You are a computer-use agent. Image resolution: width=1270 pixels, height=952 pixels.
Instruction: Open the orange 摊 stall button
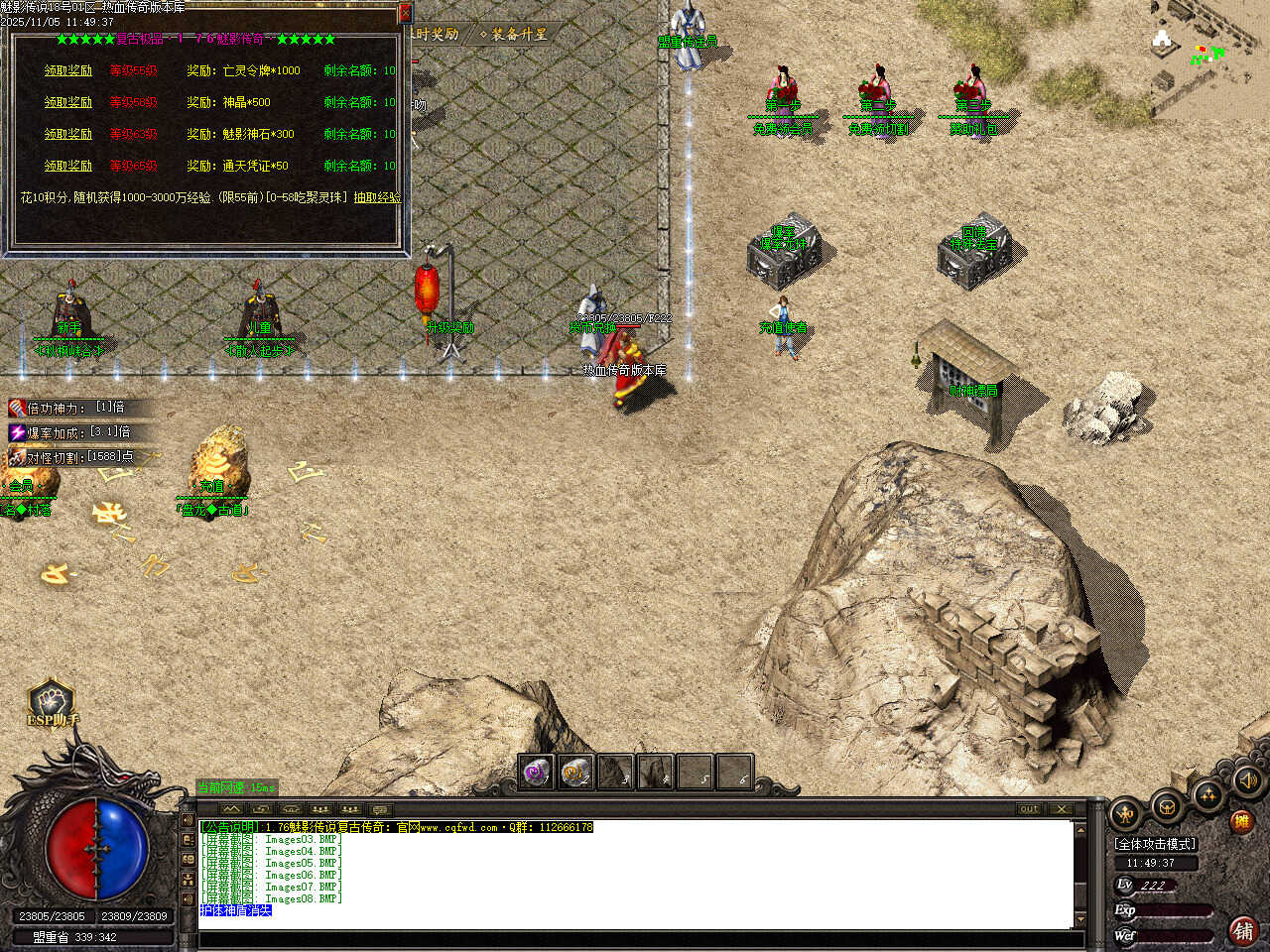tap(1241, 821)
